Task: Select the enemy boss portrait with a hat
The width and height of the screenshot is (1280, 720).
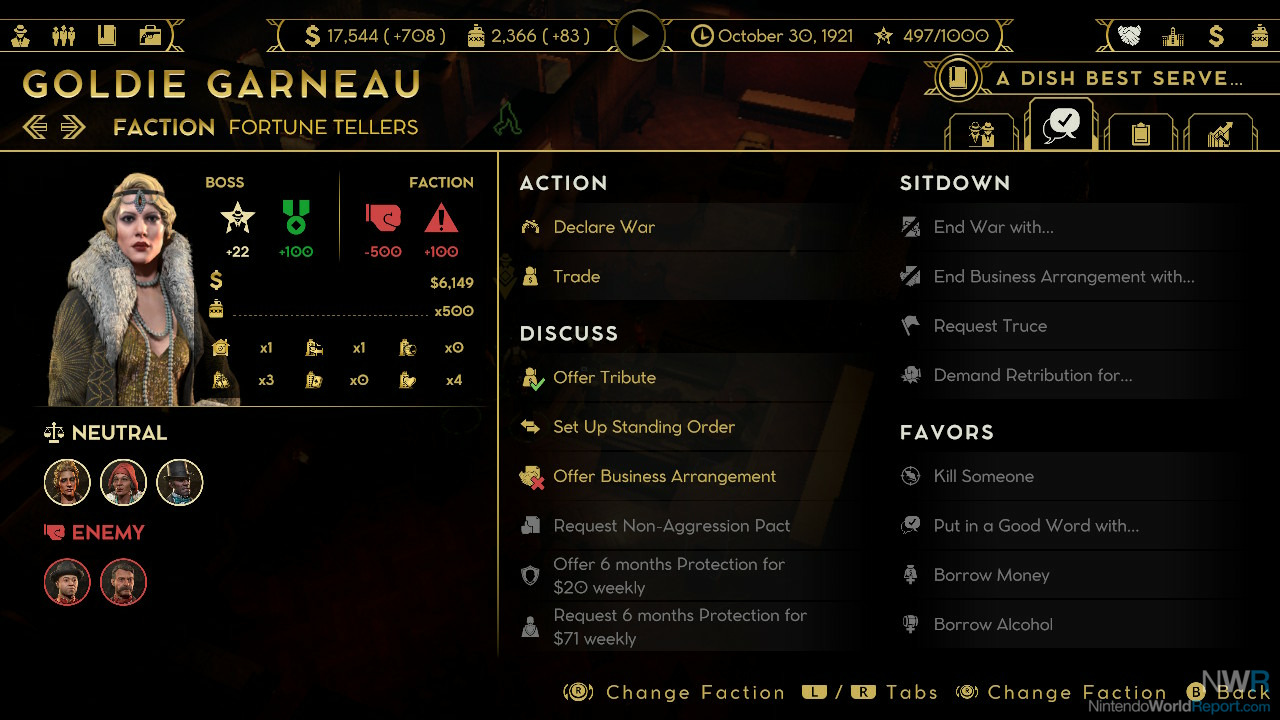Action: tap(68, 582)
